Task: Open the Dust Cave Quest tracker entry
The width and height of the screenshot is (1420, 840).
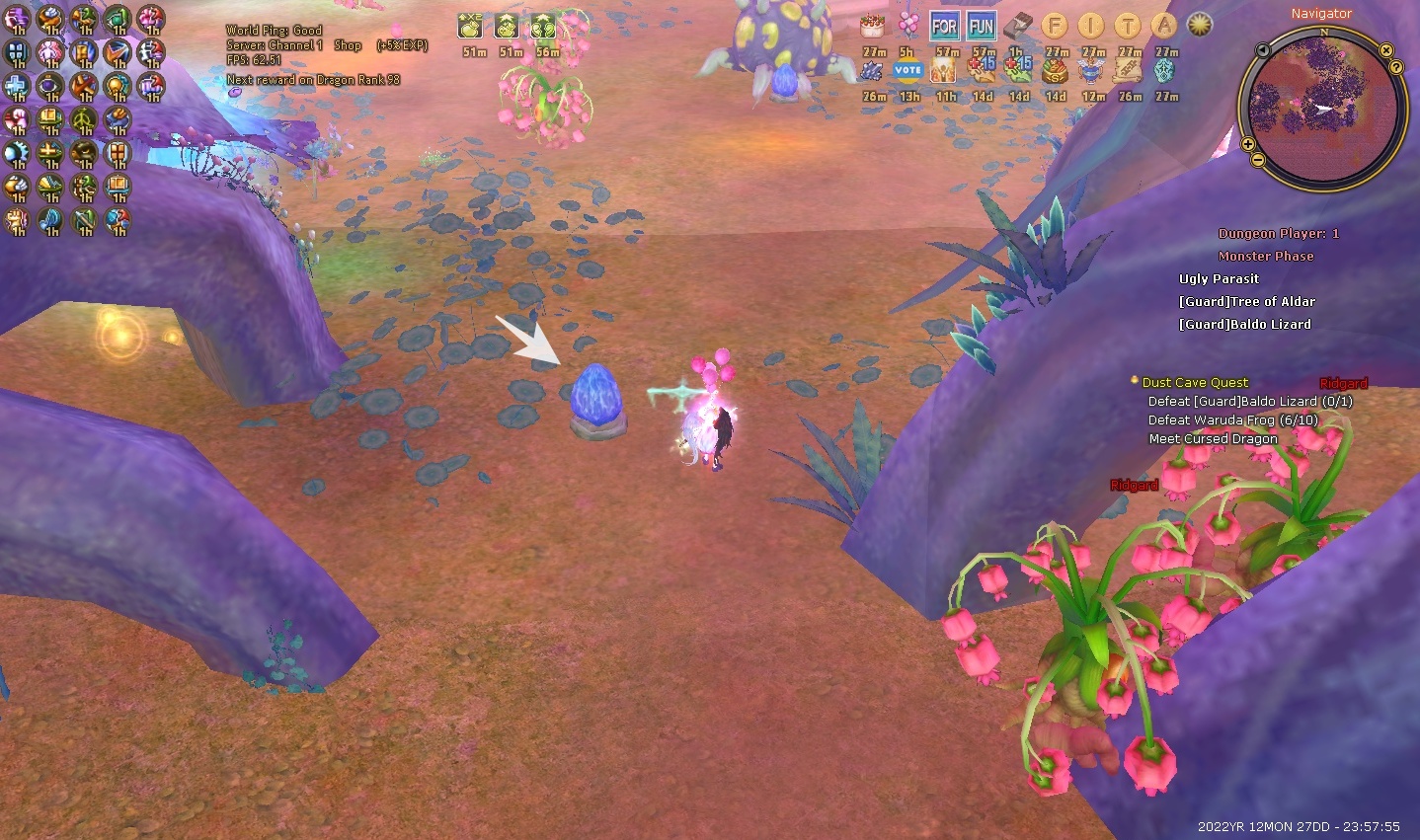Action: (1195, 383)
